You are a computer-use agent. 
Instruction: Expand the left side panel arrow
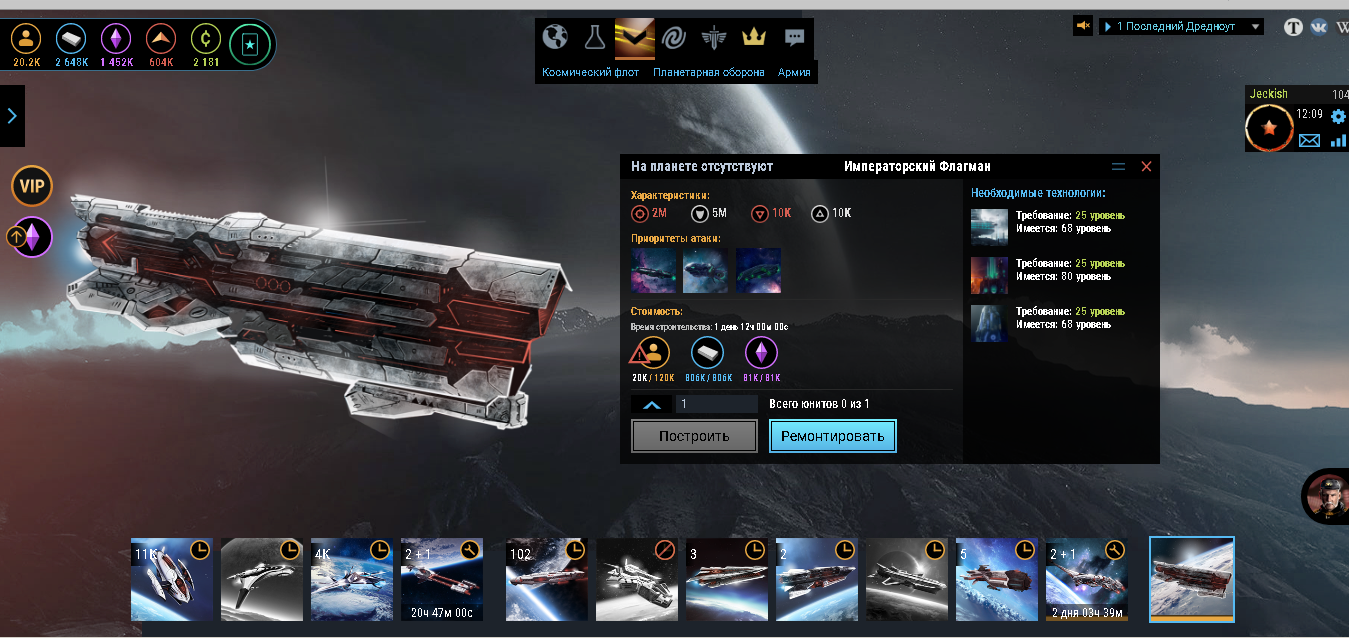tap(12, 116)
